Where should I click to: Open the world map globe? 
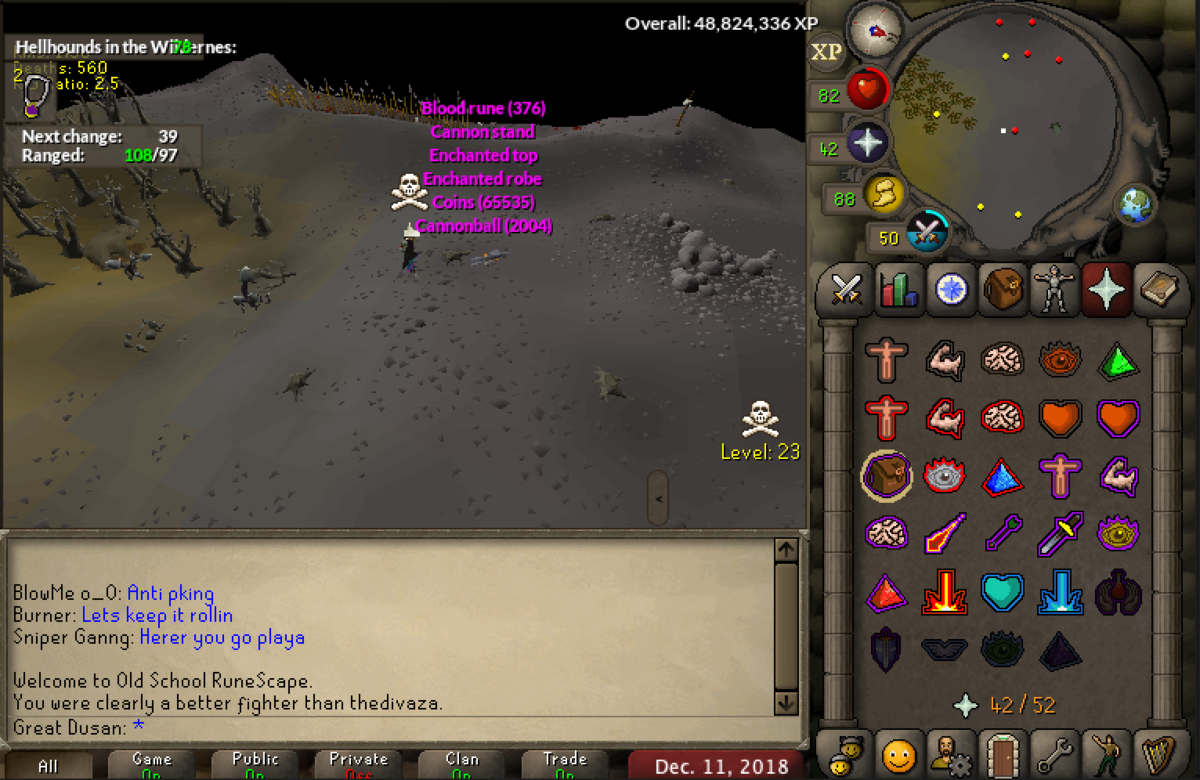coord(1136,205)
